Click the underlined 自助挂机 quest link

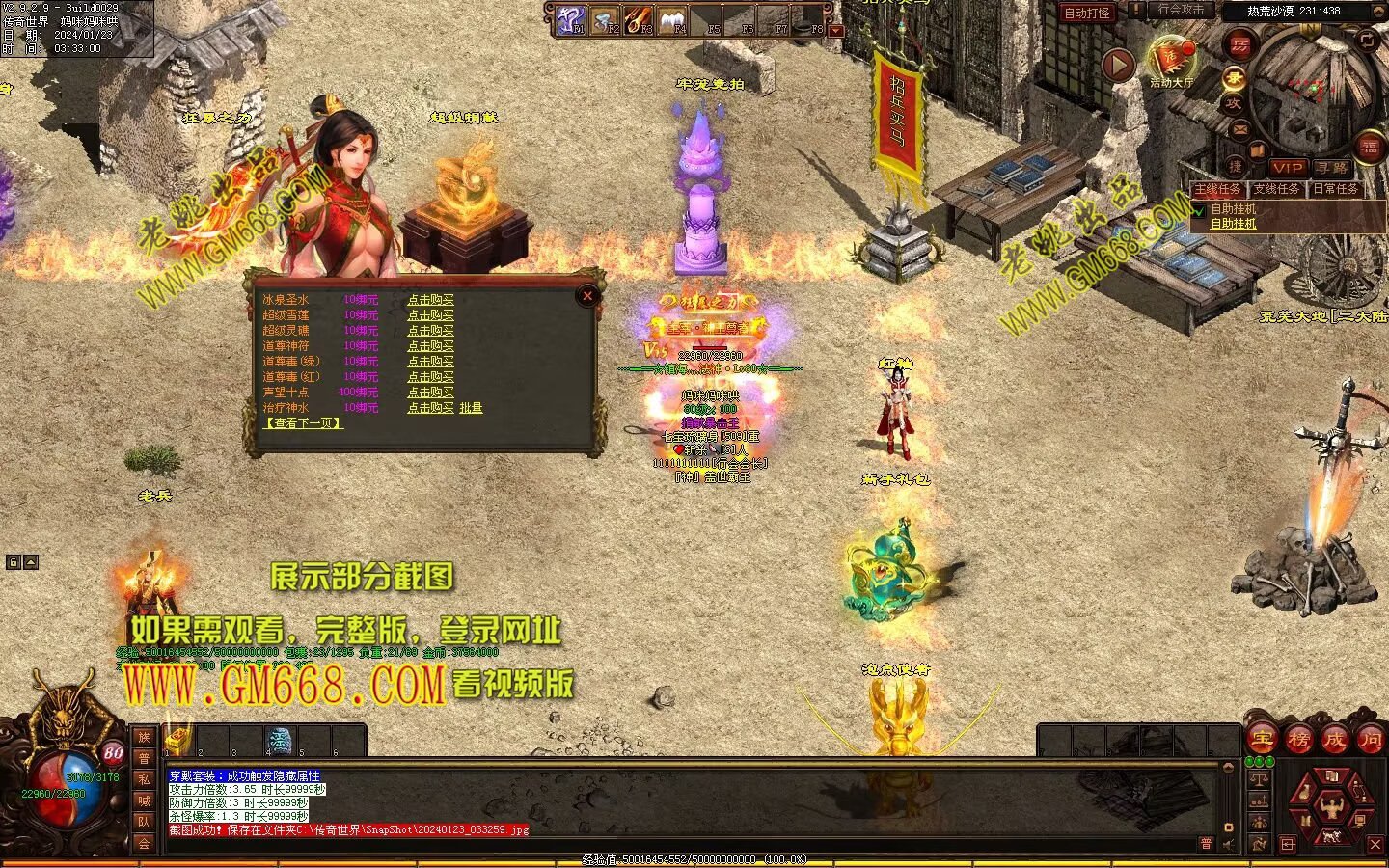point(1234,224)
